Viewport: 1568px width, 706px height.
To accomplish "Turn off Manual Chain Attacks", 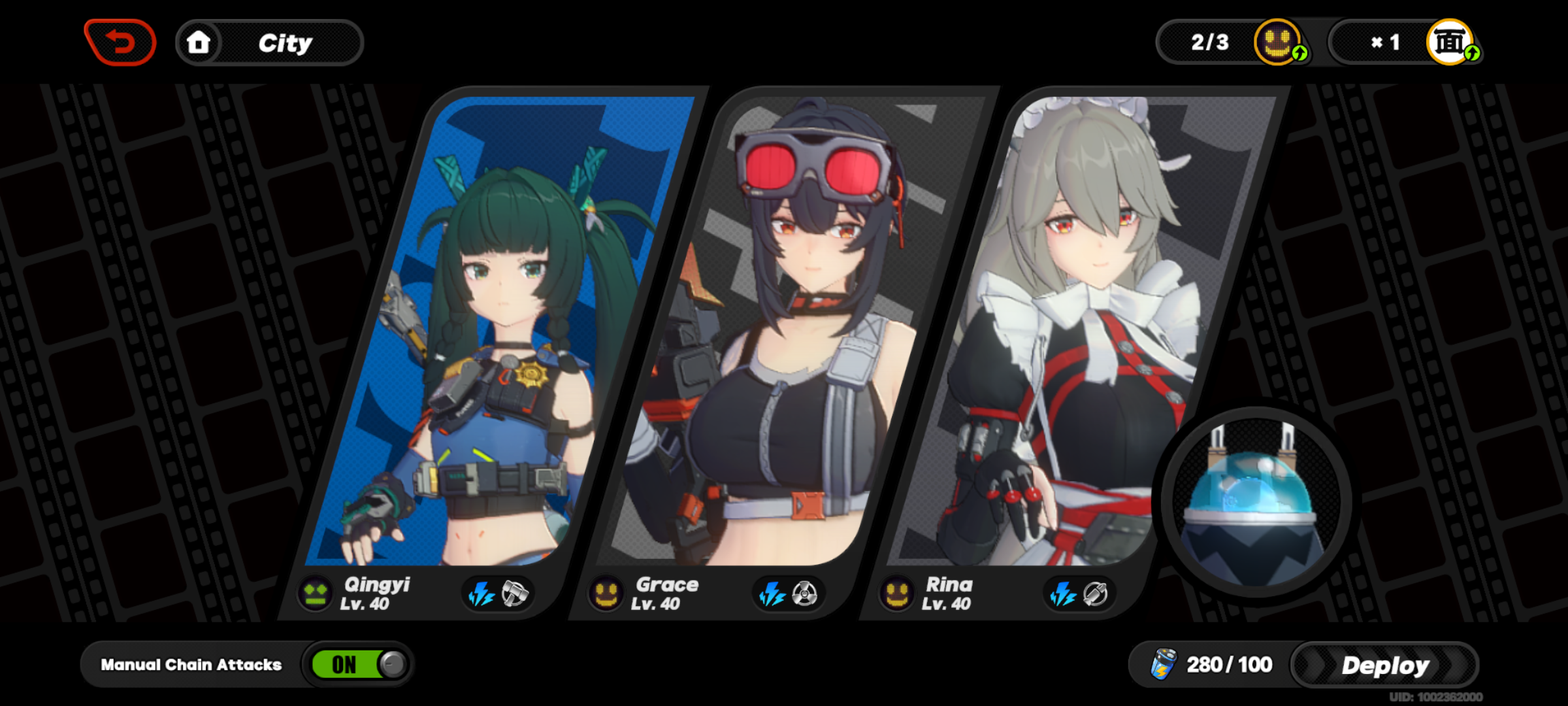I will pyautogui.click(x=355, y=664).
